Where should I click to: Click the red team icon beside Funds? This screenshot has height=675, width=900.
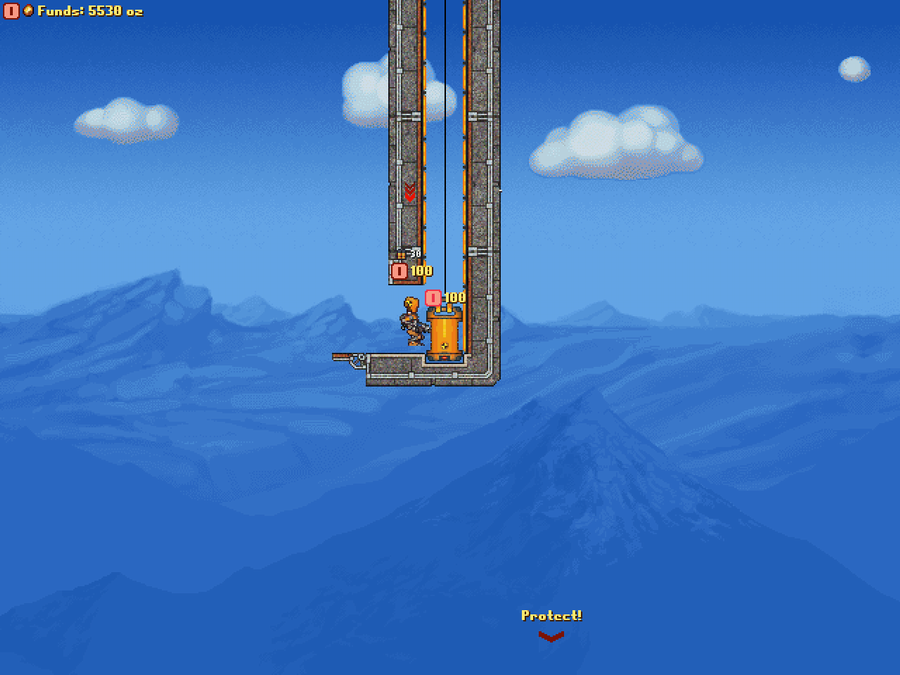pyautogui.click(x=11, y=11)
